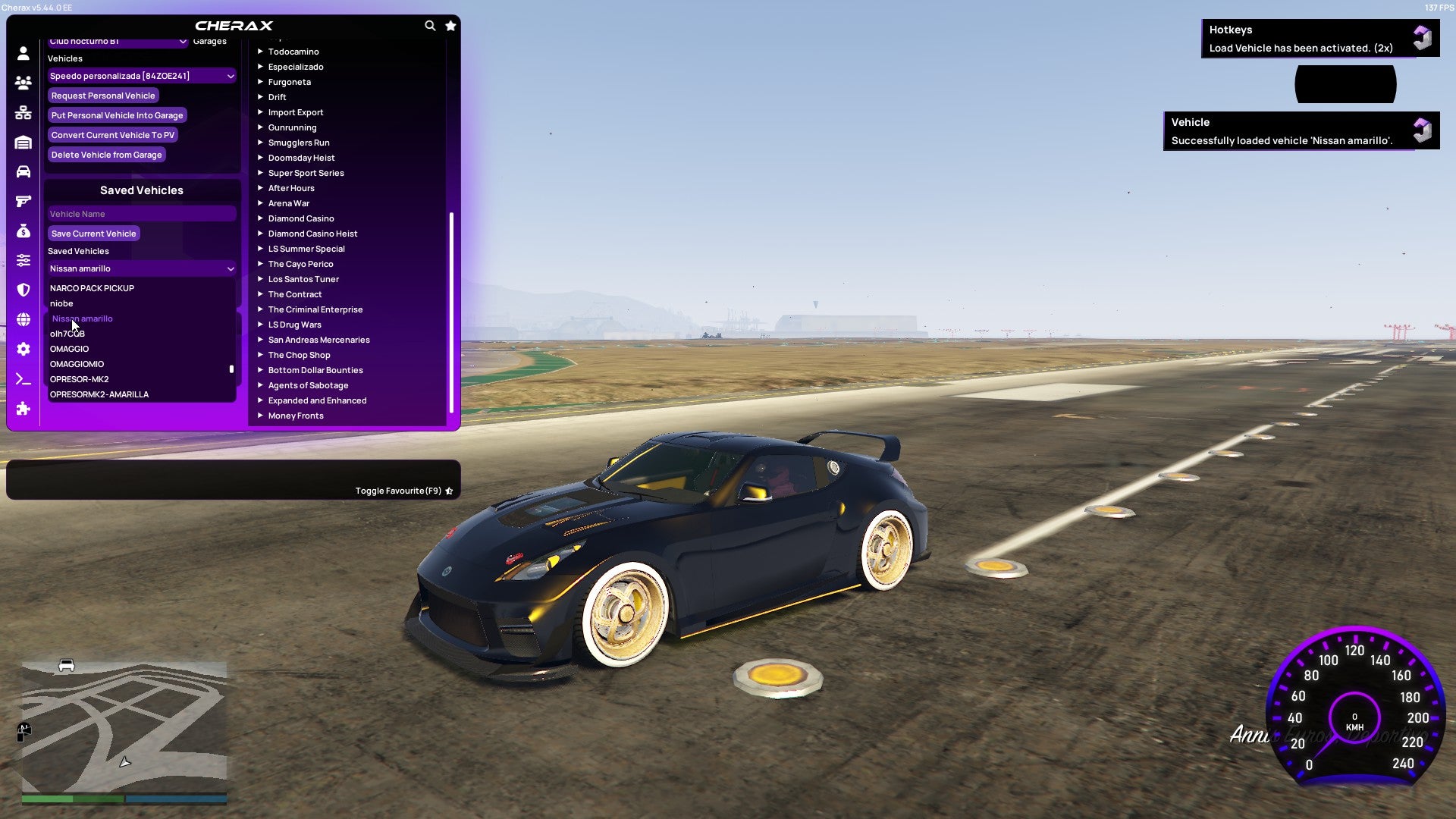Open the Self menu in the sidebar
This screenshot has height=819, width=1456.
23,53
